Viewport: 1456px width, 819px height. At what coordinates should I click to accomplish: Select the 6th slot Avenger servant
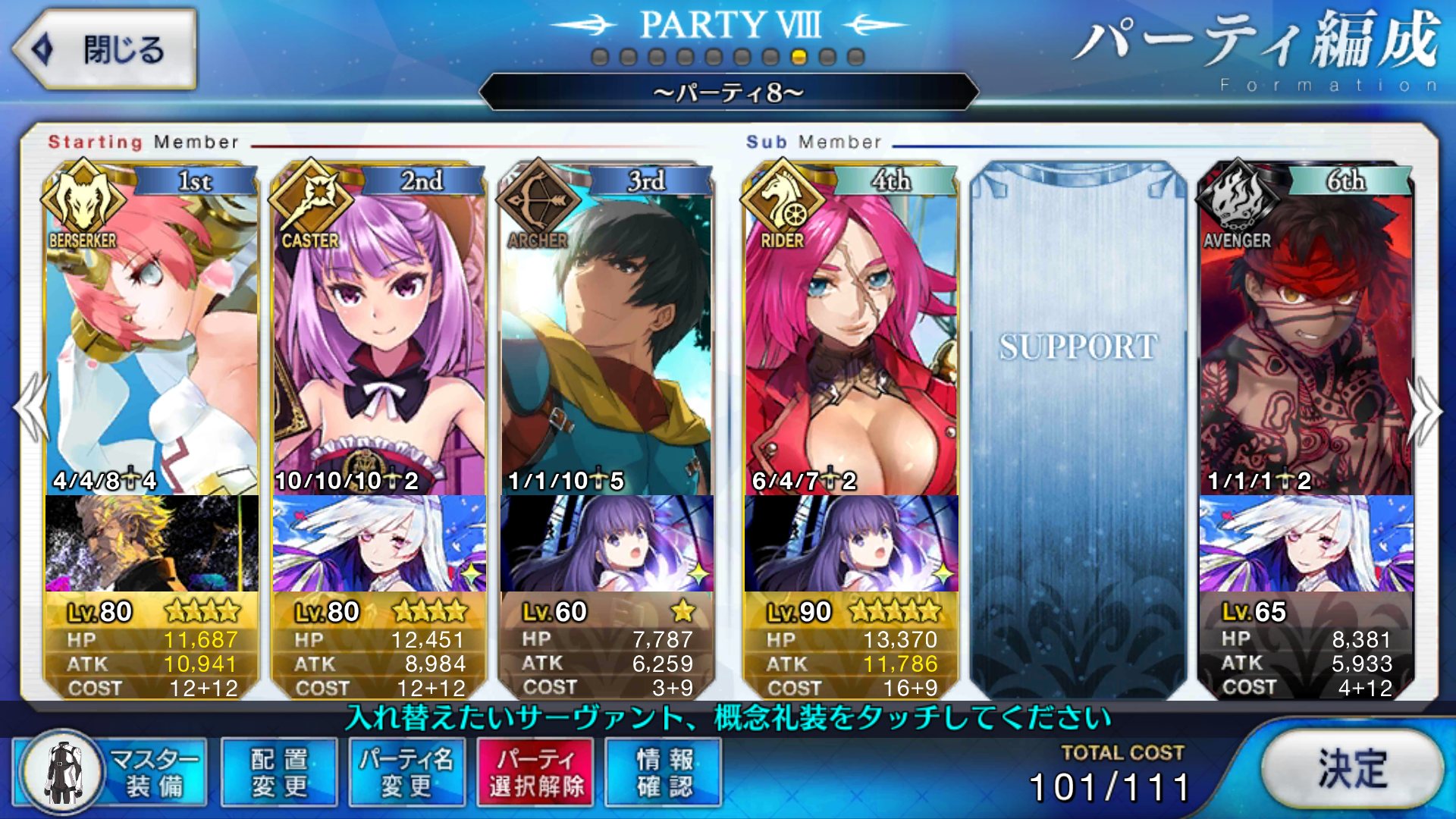pyautogui.click(x=1306, y=334)
